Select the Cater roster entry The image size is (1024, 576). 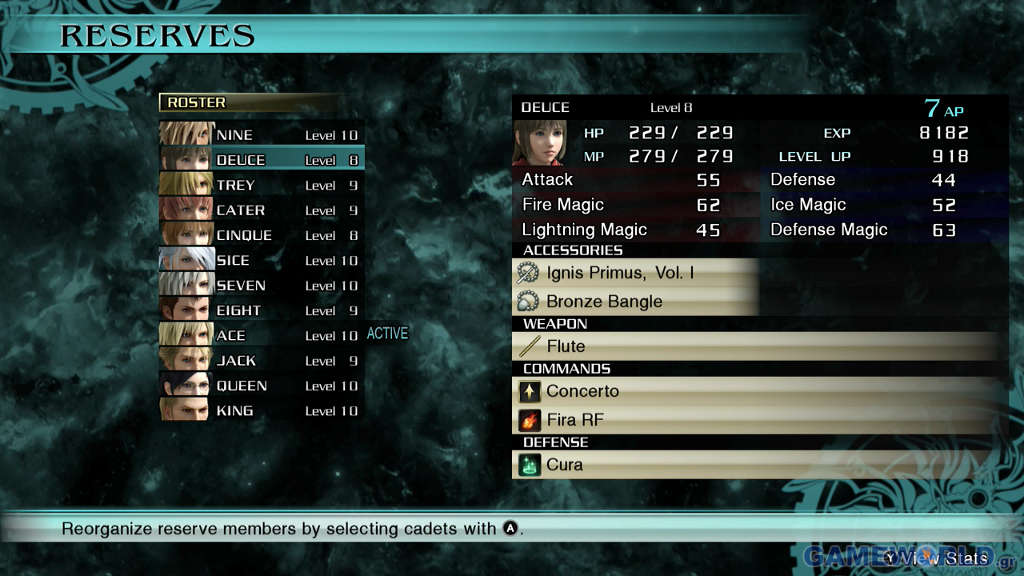[262, 210]
